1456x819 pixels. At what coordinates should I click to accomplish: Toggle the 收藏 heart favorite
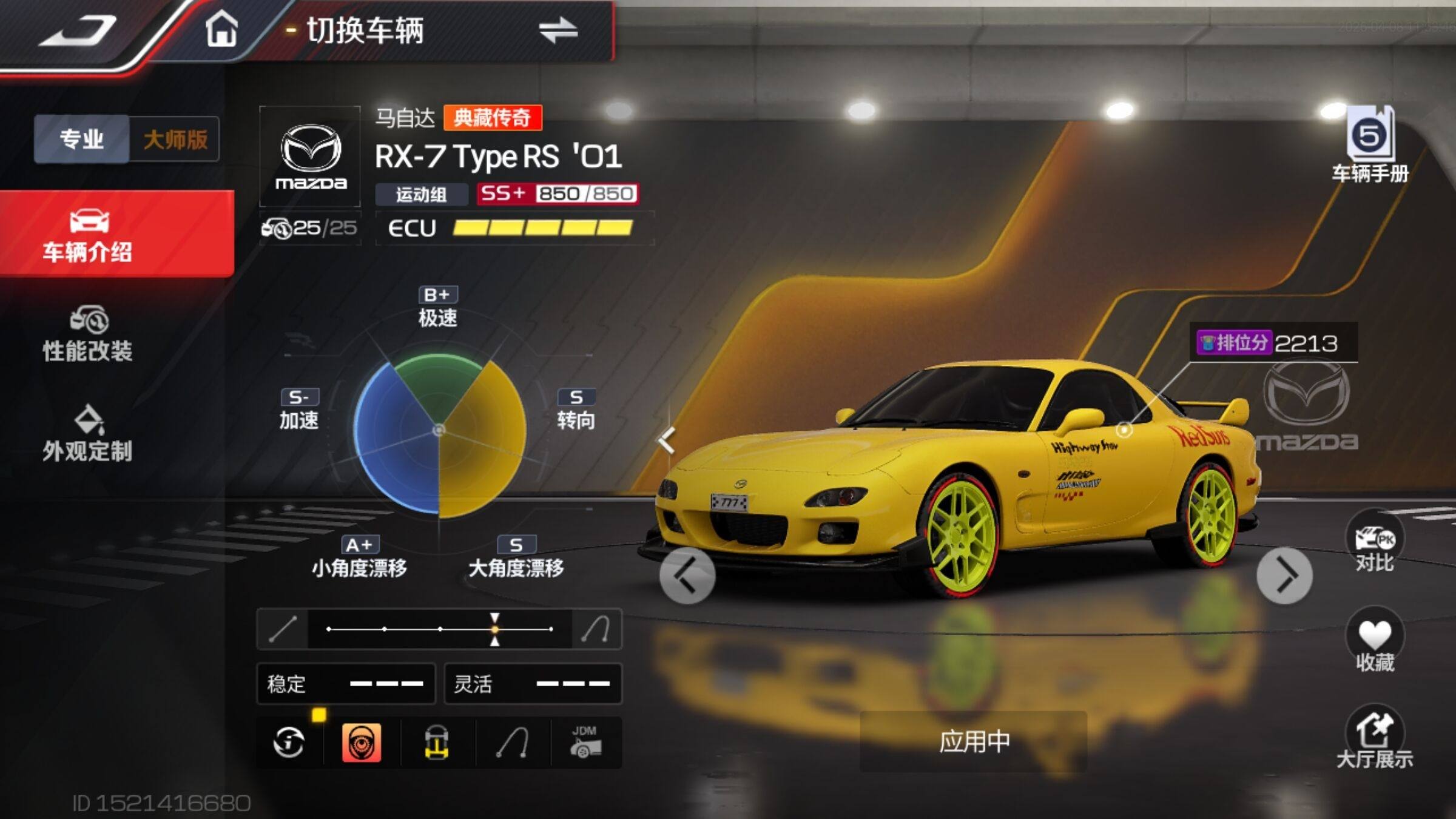1374,642
